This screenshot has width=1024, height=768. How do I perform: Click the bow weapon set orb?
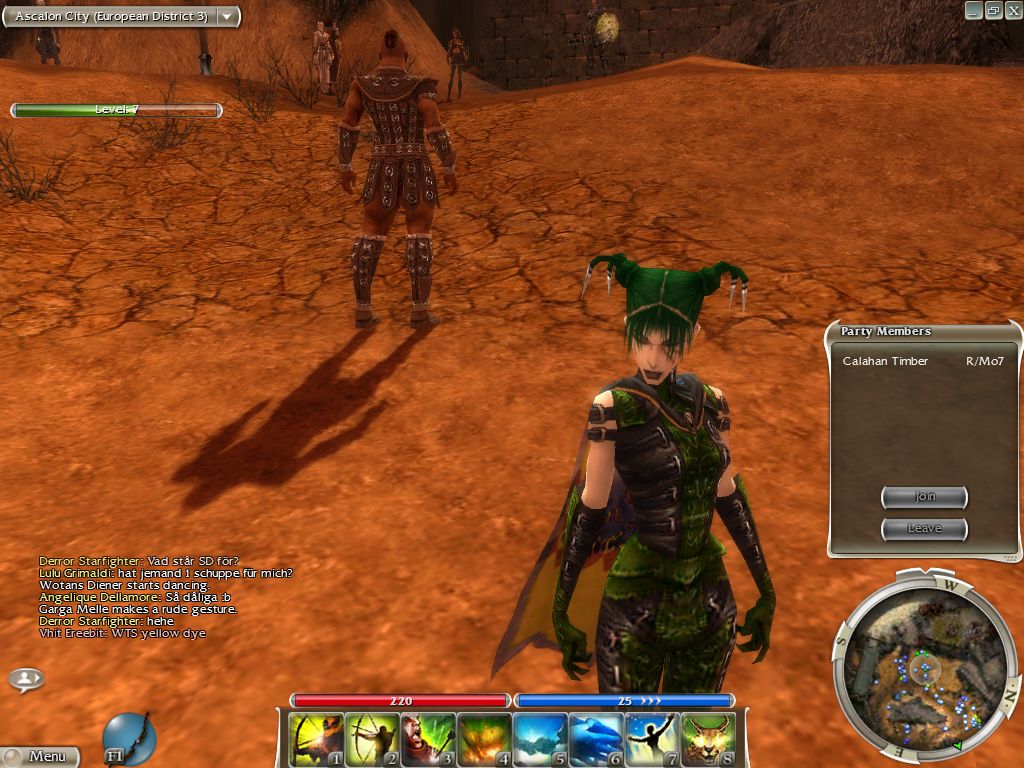point(129,738)
